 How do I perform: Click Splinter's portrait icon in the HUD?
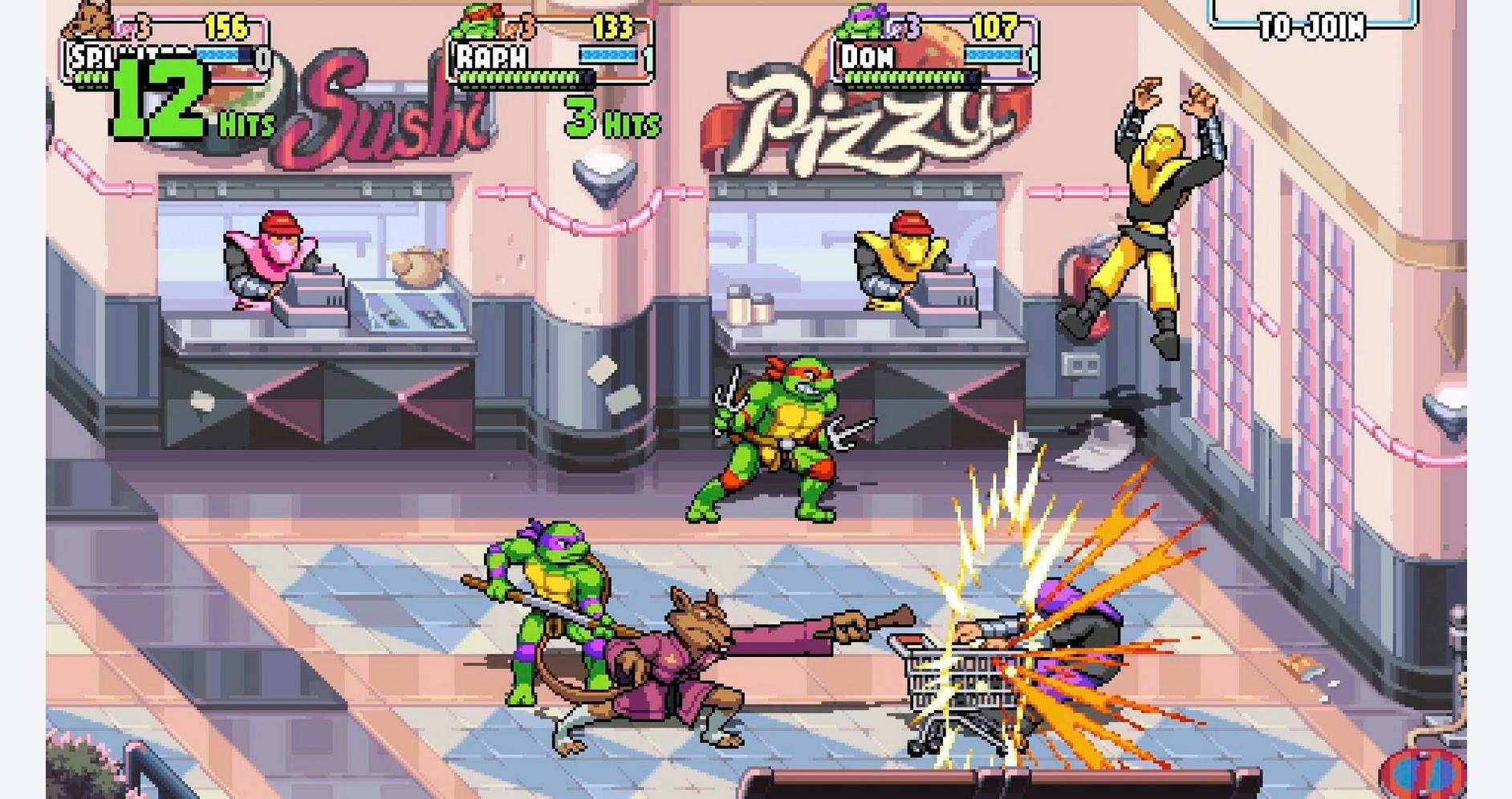91,16
